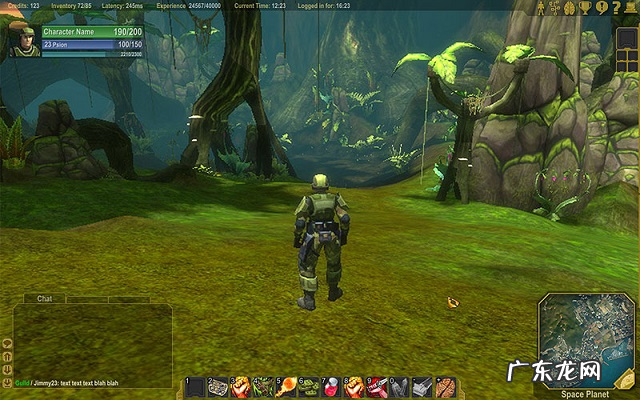The width and height of the screenshot is (640, 400).
Task: Activate the green plant ability in slot 4
Action: click(x=263, y=386)
